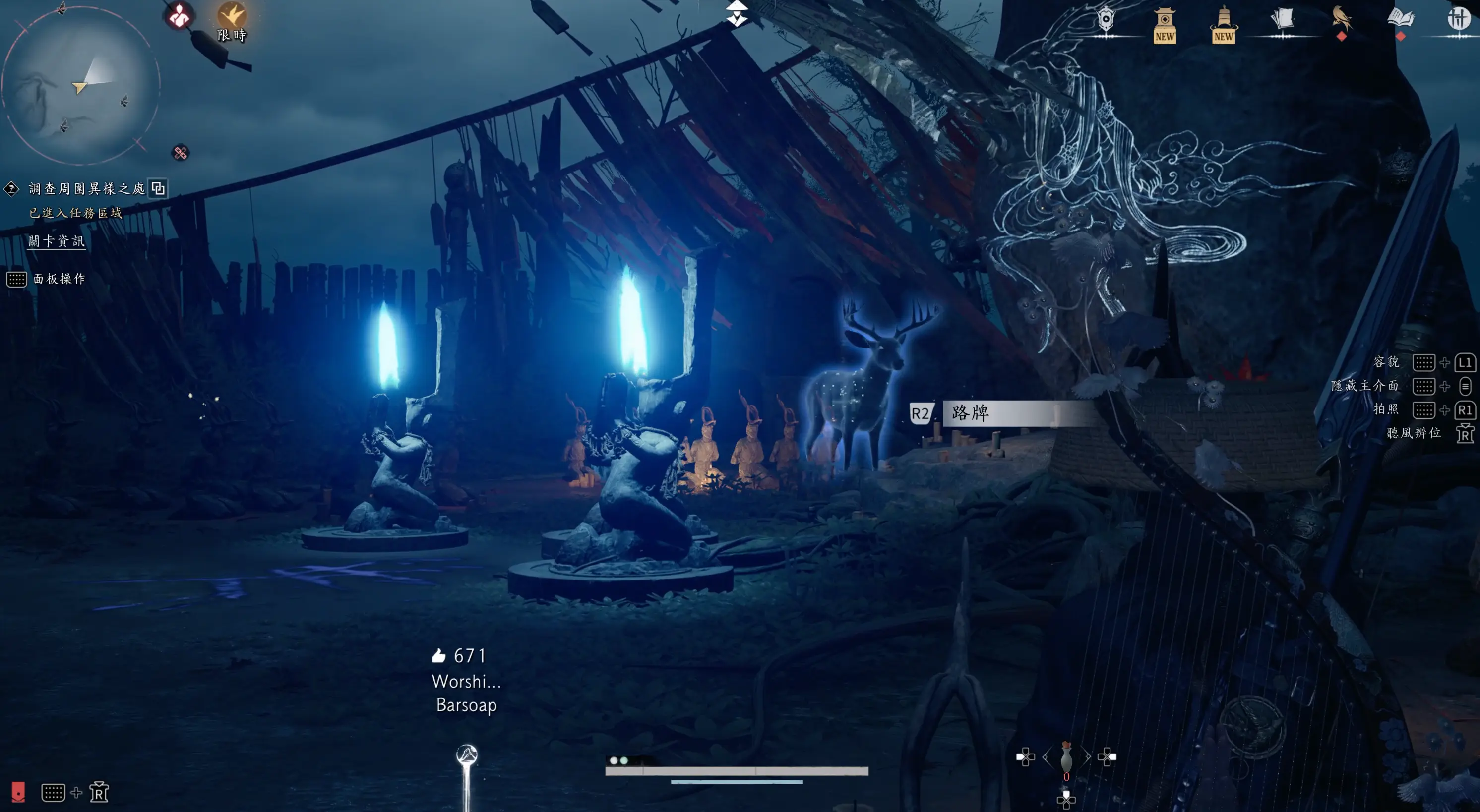Open the pagoda shop icon marked NEW
This screenshot has width=1480, height=812.
[1165, 24]
